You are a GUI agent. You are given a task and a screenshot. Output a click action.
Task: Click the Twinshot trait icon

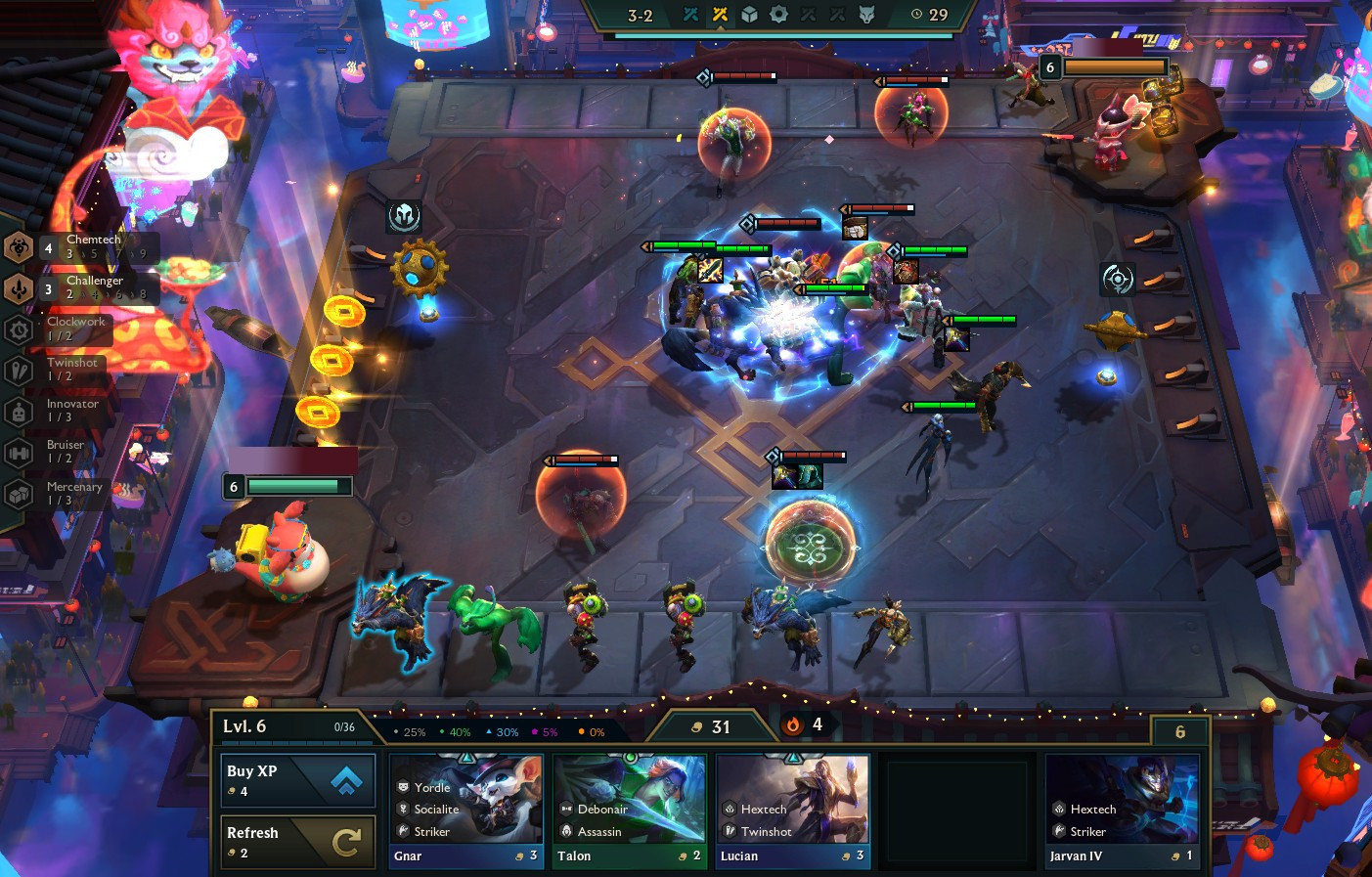tap(19, 371)
